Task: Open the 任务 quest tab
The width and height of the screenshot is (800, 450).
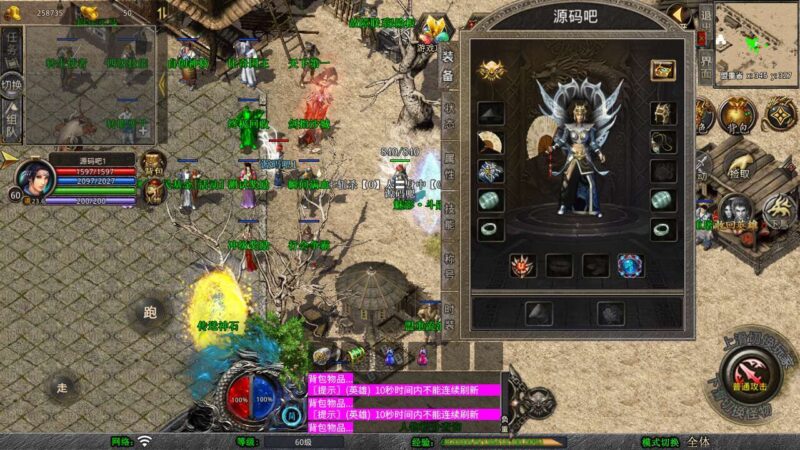Action: [12, 46]
